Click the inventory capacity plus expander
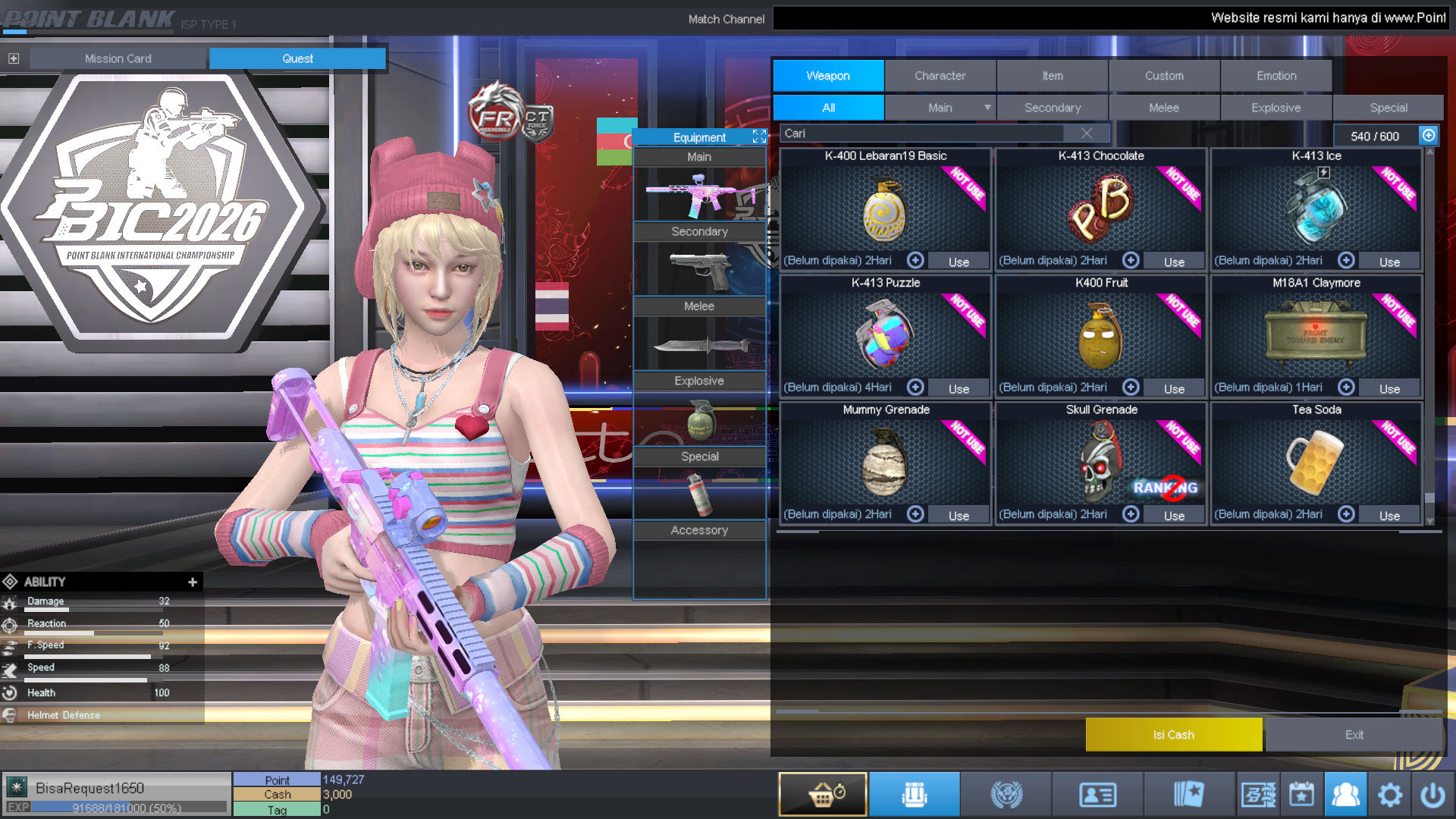The height and width of the screenshot is (819, 1456). (1429, 136)
